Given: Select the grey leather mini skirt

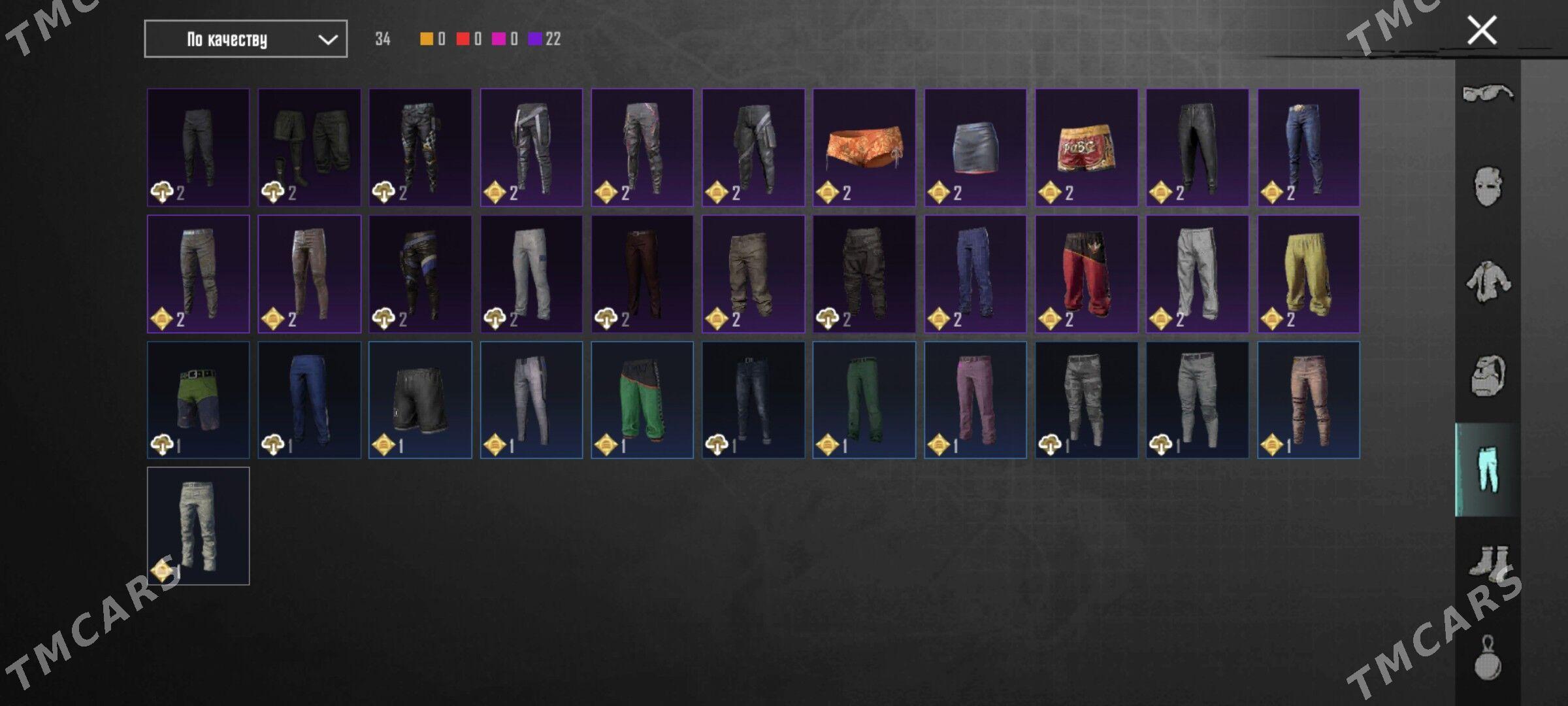Looking at the screenshot, I should 975,148.
